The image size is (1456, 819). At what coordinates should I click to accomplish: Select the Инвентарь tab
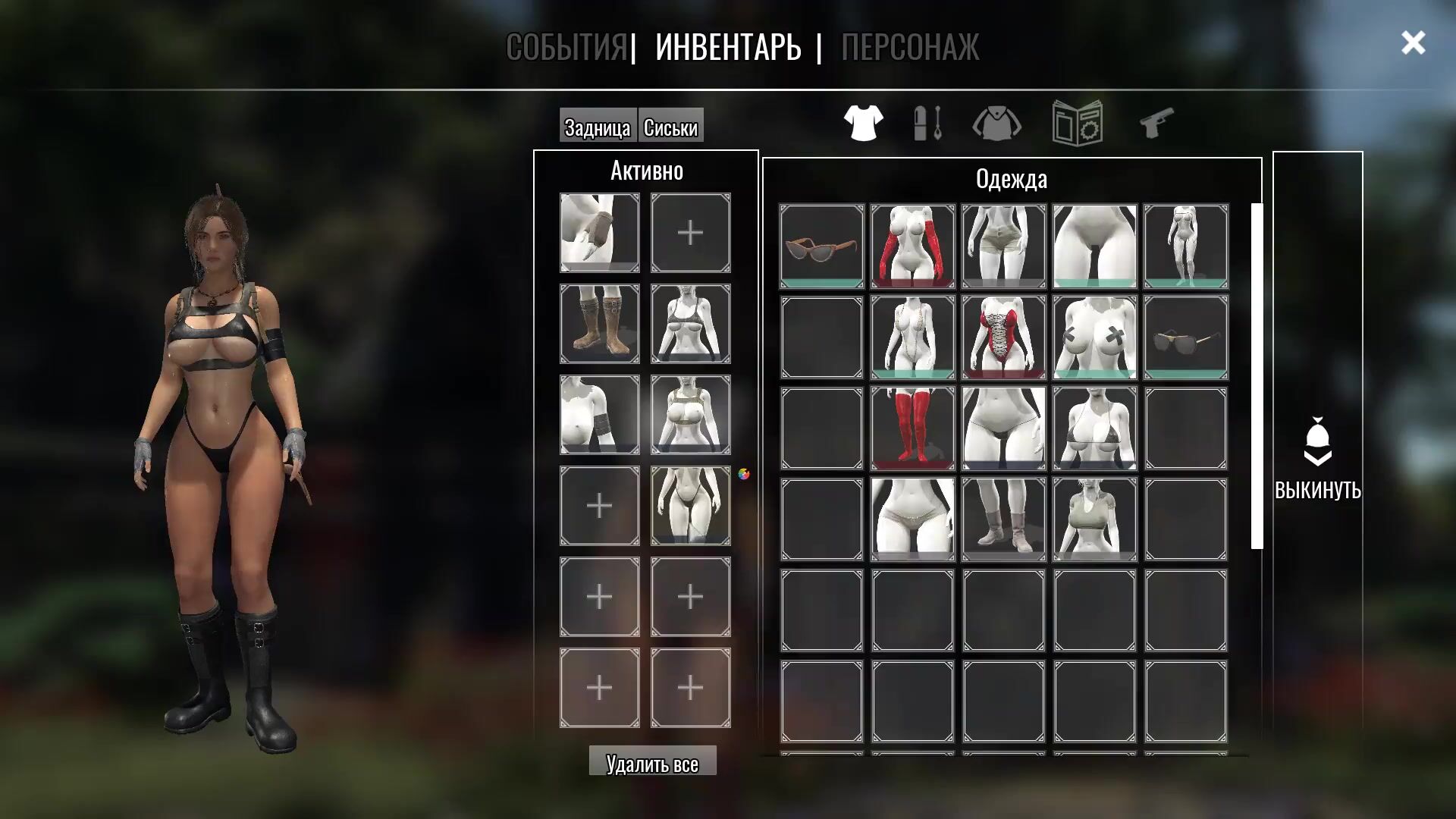[x=728, y=47]
